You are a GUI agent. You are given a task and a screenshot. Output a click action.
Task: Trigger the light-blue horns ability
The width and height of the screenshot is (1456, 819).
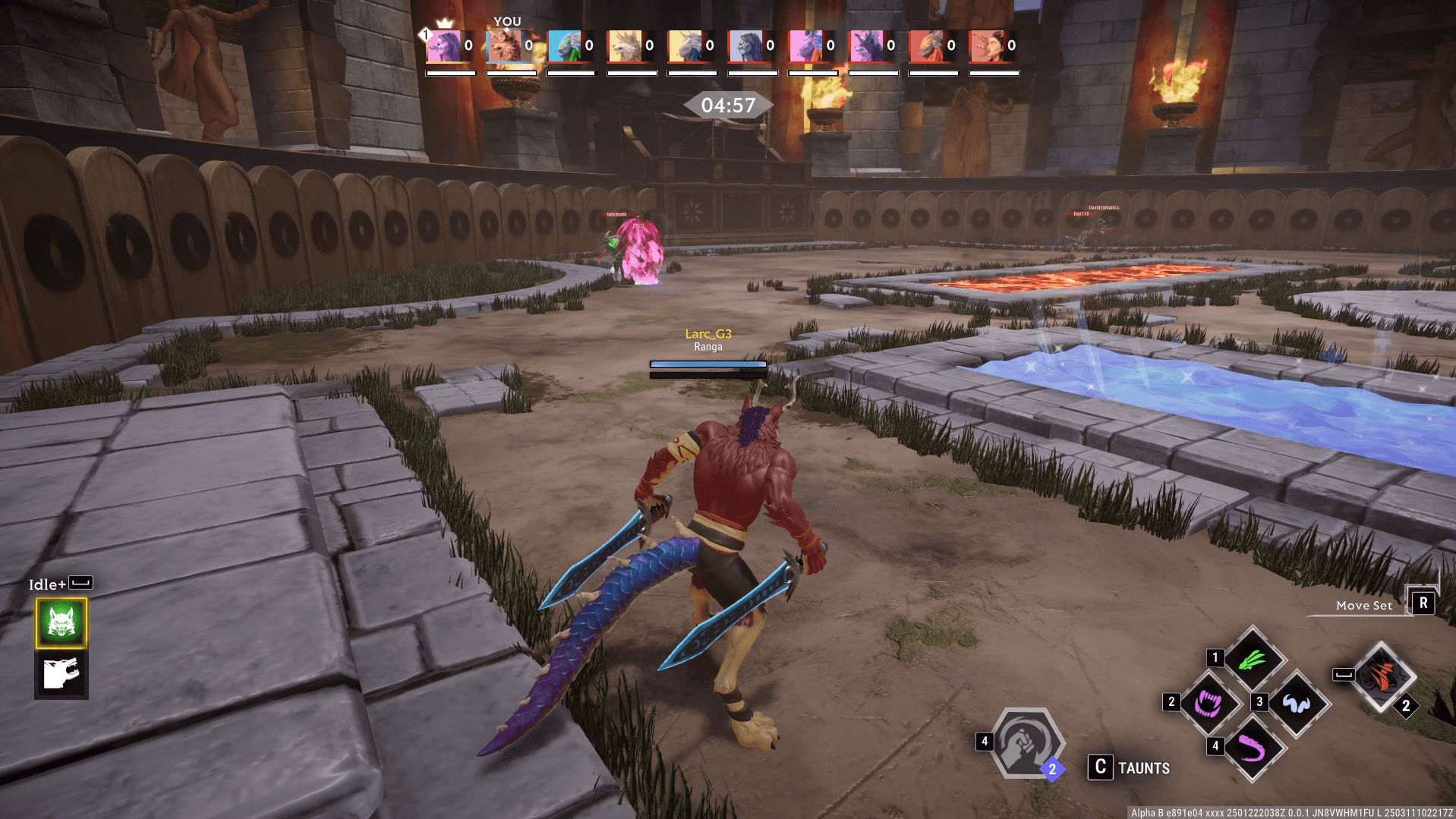pos(1297,704)
